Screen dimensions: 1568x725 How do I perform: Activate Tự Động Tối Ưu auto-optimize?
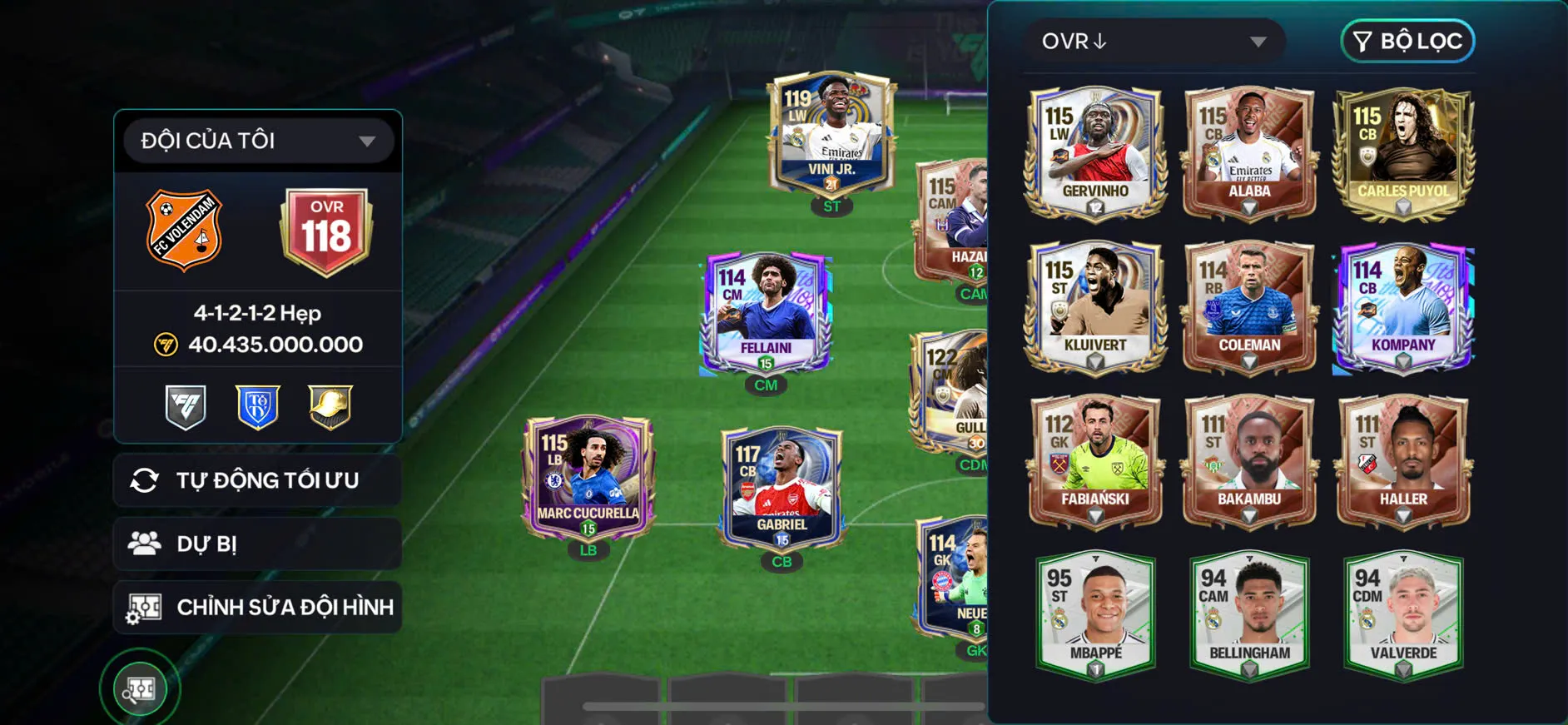(x=257, y=480)
